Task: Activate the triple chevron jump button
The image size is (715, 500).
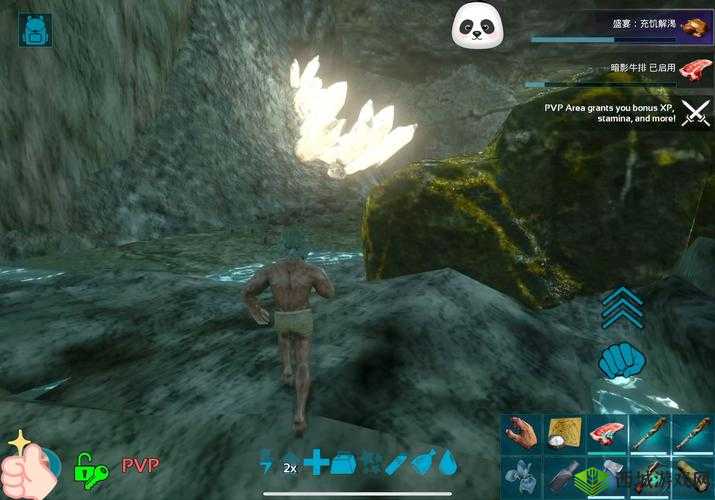Action: (x=621, y=305)
